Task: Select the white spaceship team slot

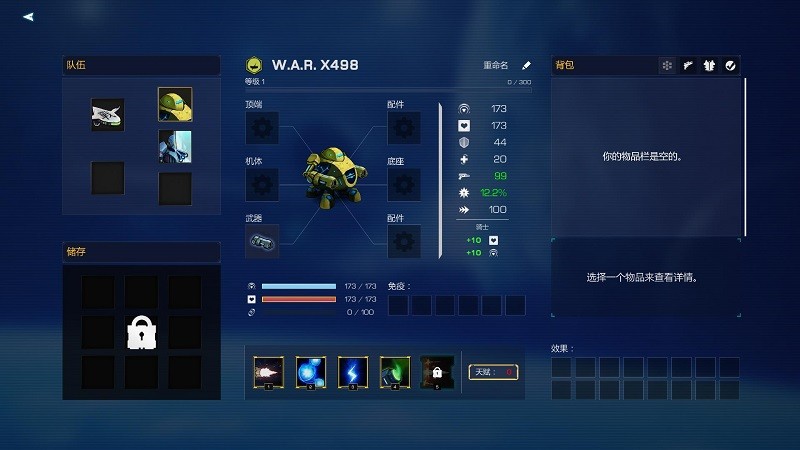Action: 107,115
